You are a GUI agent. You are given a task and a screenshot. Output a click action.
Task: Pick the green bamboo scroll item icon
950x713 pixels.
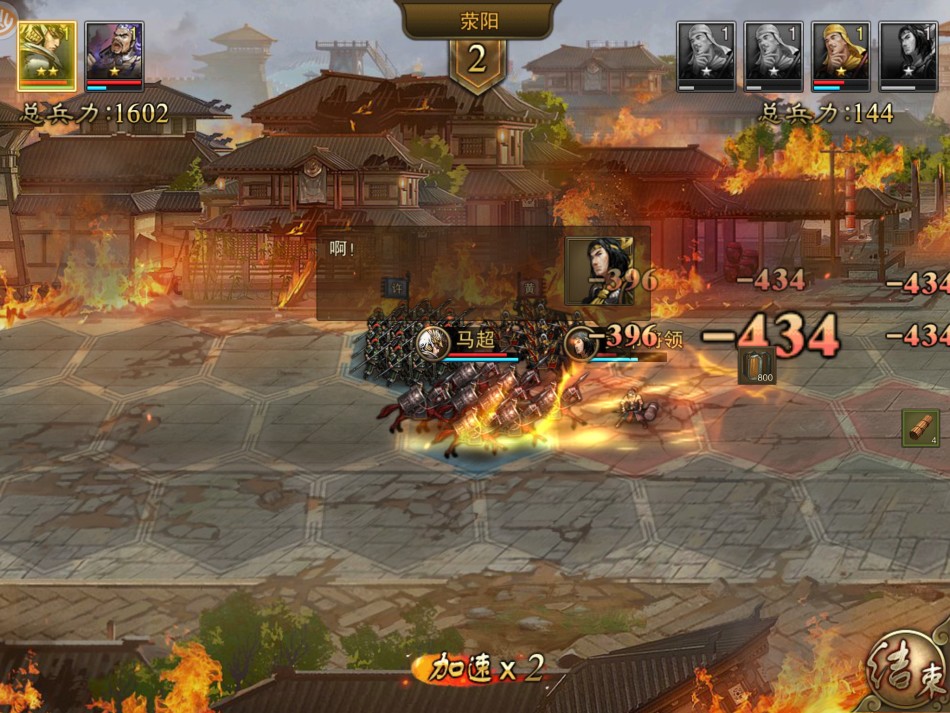coord(920,428)
